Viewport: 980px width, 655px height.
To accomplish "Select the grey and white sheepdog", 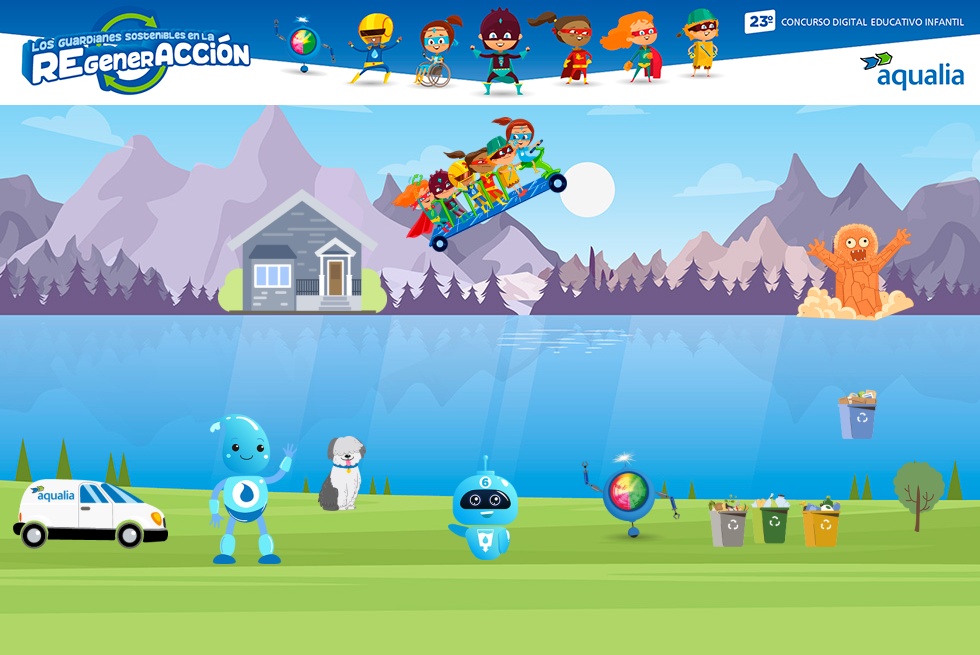I will coord(342,473).
